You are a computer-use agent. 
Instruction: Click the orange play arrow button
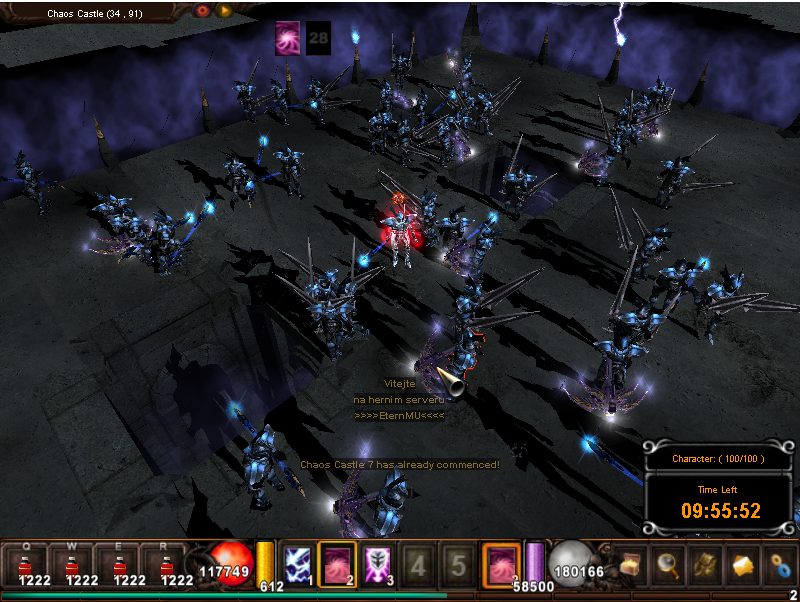(x=225, y=10)
